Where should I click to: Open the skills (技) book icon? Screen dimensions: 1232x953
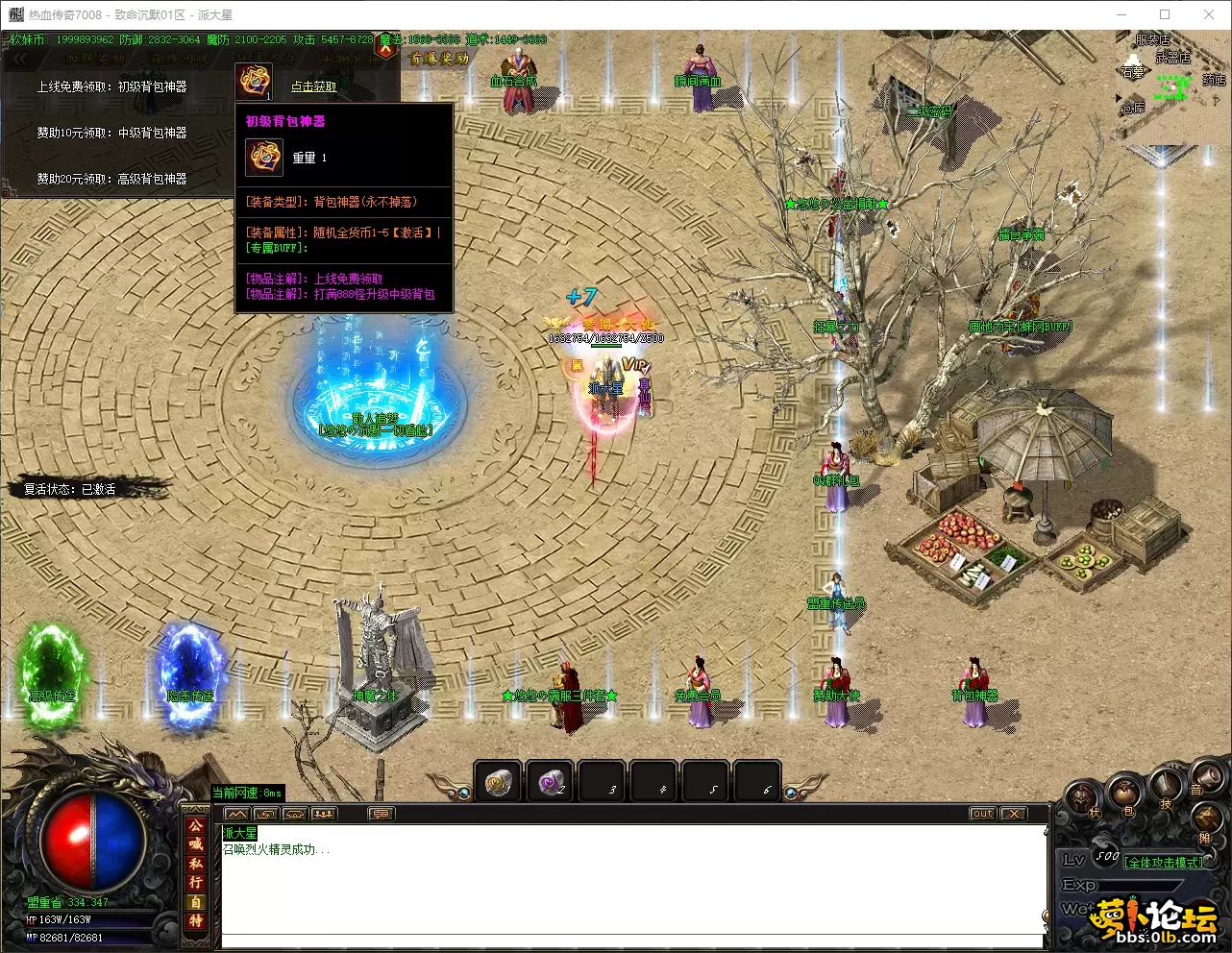pyautogui.click(x=1166, y=788)
